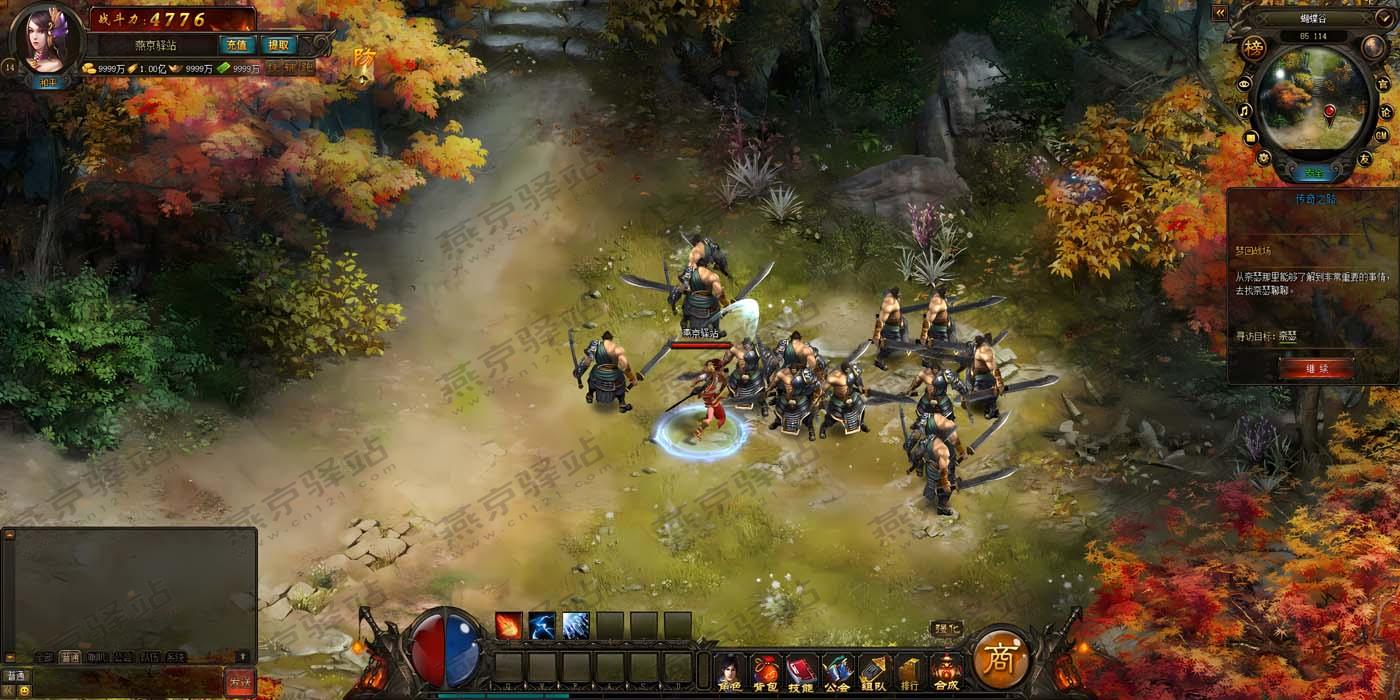Click the 强化 enhance button
Screen dimensions: 1400x700
pyautogui.click(x=946, y=629)
